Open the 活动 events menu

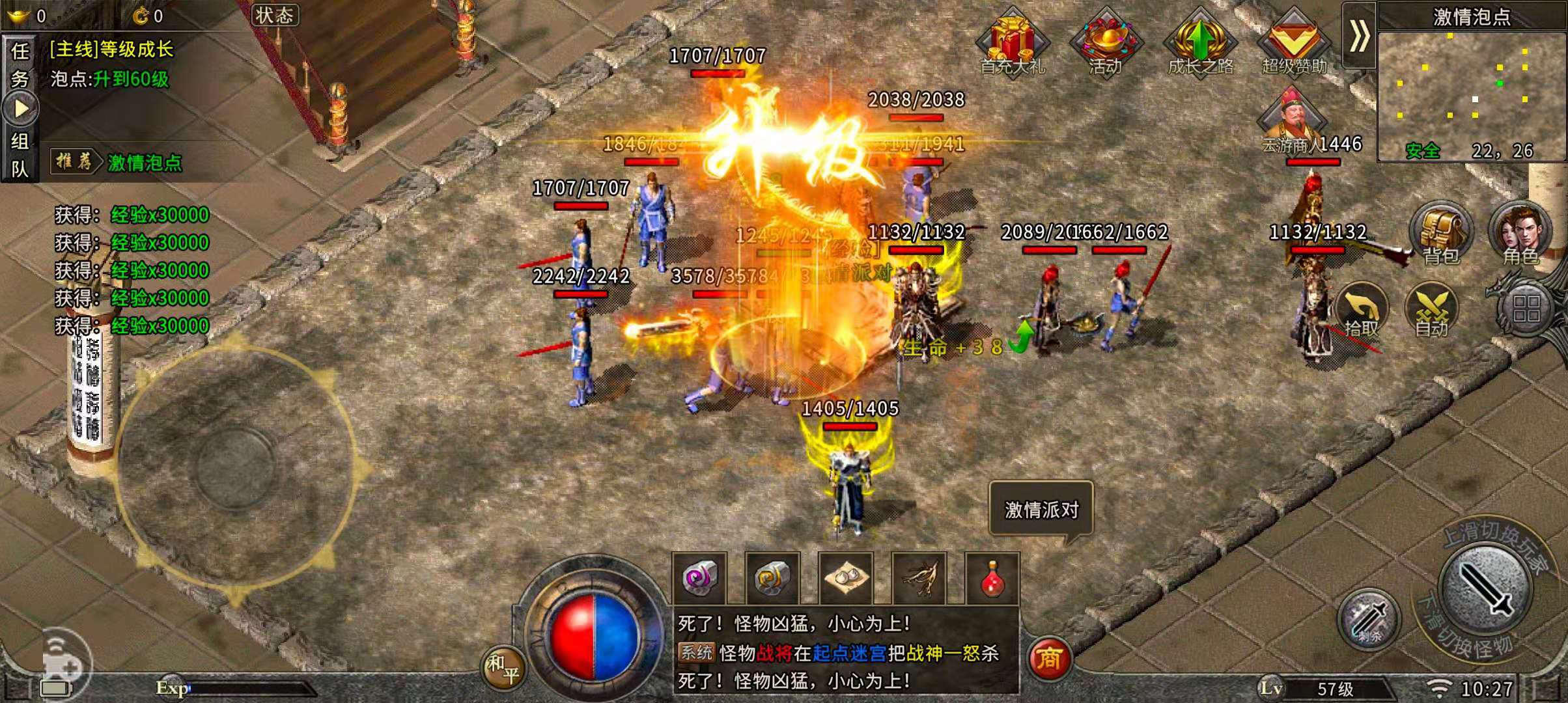1106,40
